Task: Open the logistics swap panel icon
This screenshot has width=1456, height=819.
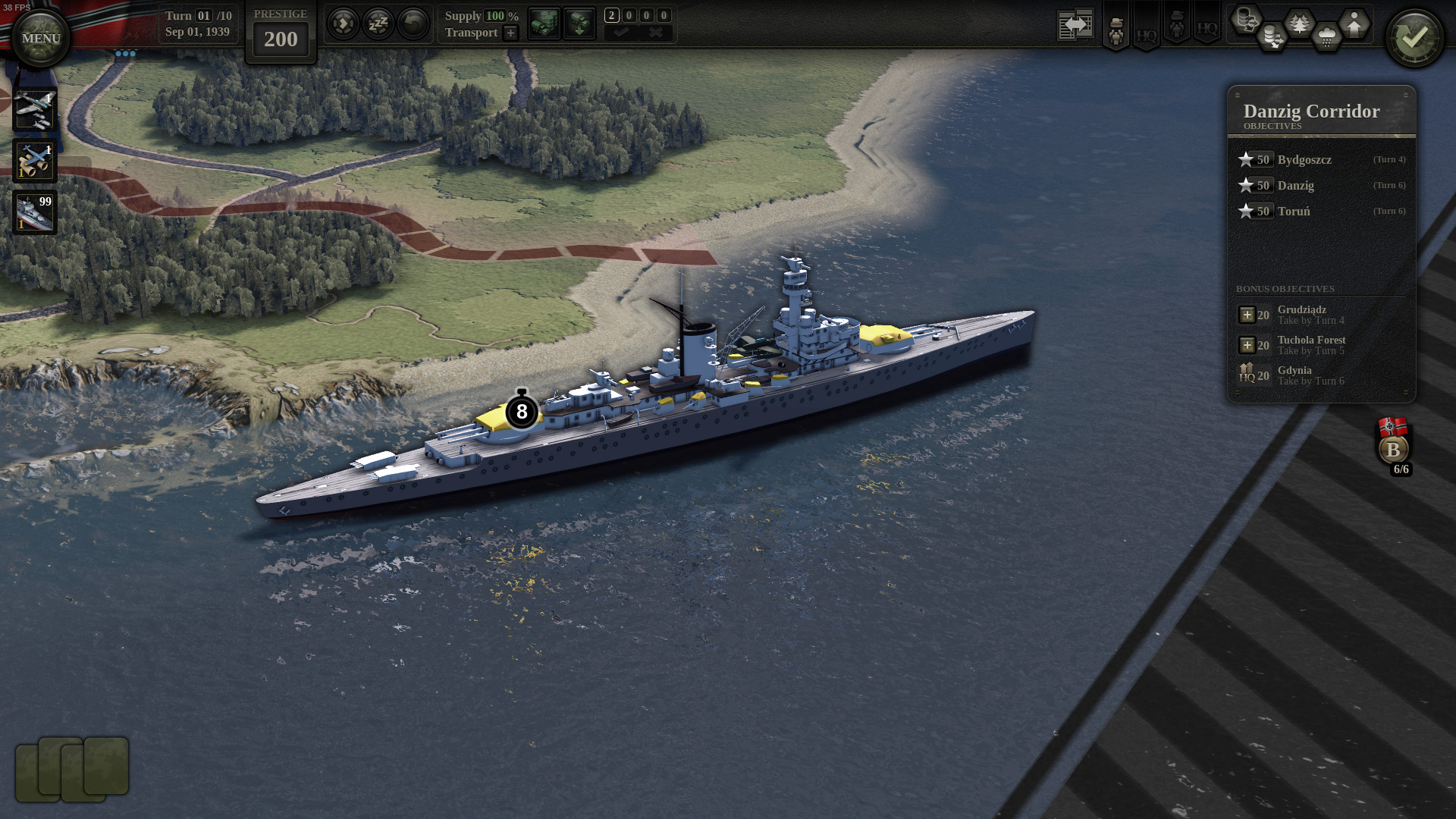Action: (1075, 23)
